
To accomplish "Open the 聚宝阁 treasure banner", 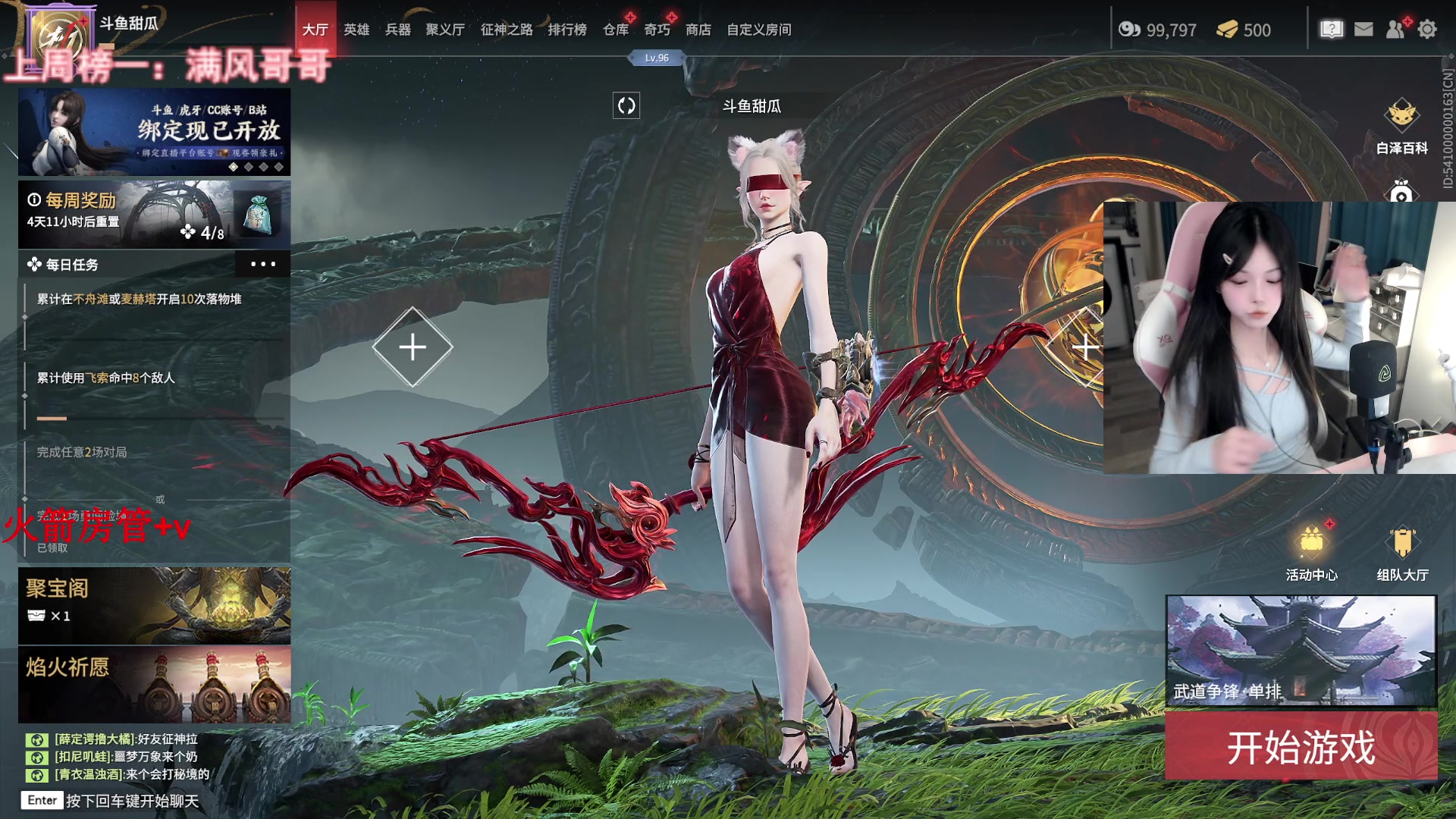I will pyautogui.click(x=154, y=605).
